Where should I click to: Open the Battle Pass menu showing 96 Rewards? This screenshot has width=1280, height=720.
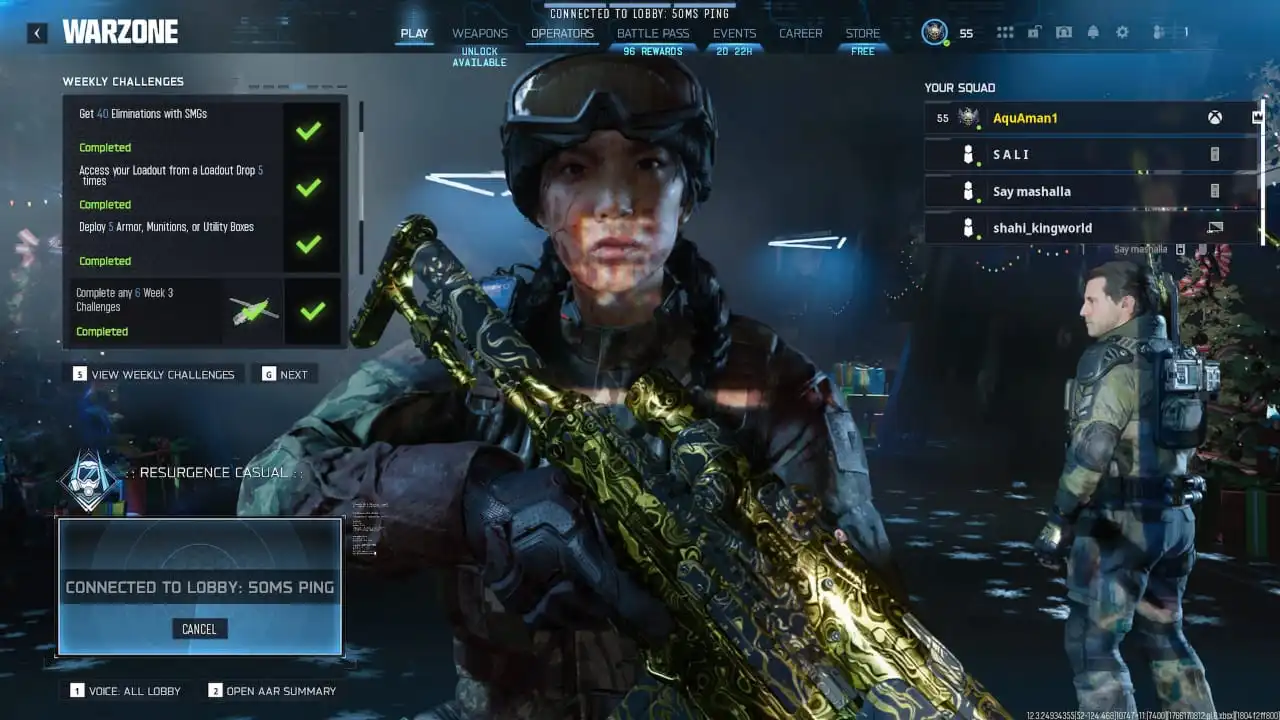pyautogui.click(x=653, y=32)
